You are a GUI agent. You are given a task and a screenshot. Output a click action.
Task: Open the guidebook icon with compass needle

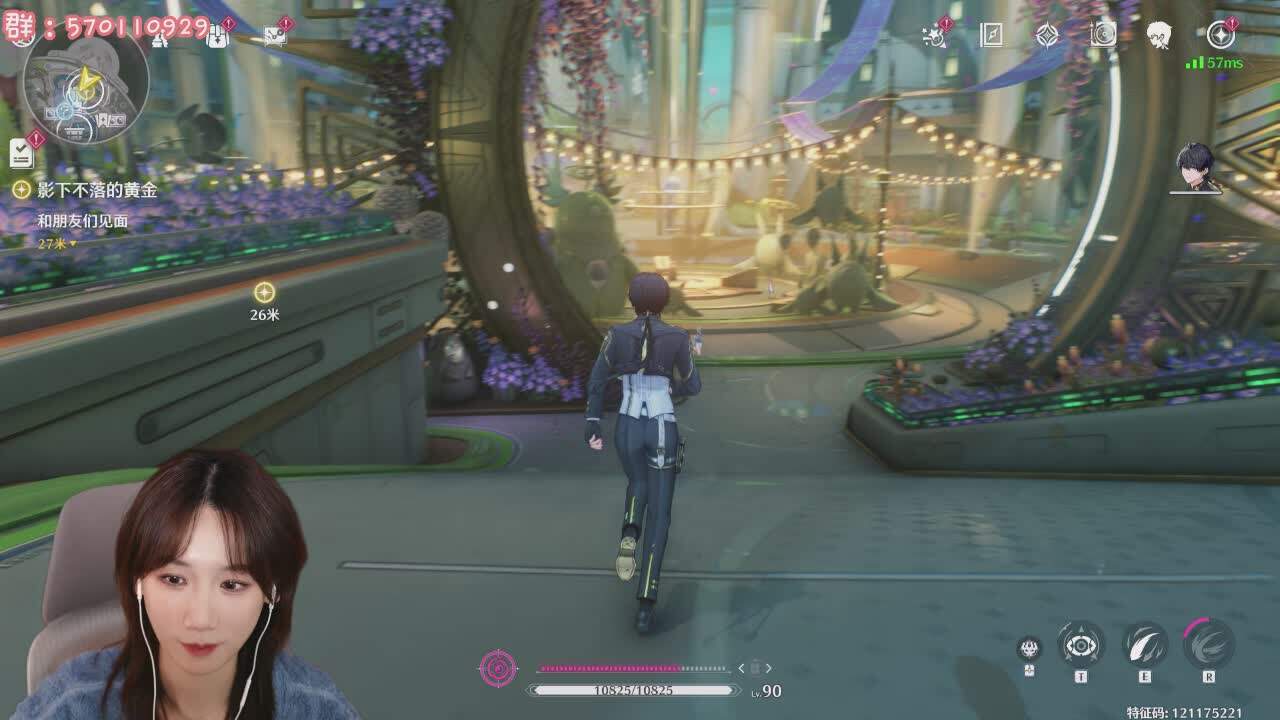pos(991,35)
